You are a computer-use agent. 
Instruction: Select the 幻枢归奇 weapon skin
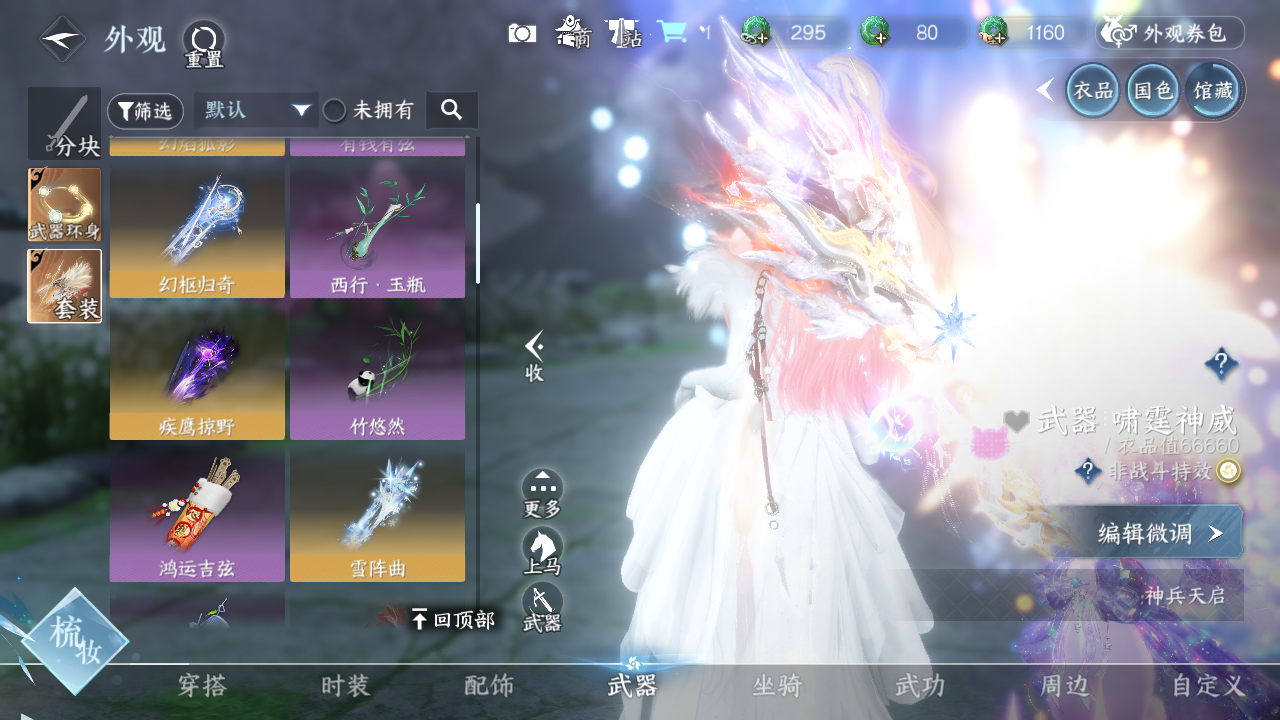click(x=197, y=231)
